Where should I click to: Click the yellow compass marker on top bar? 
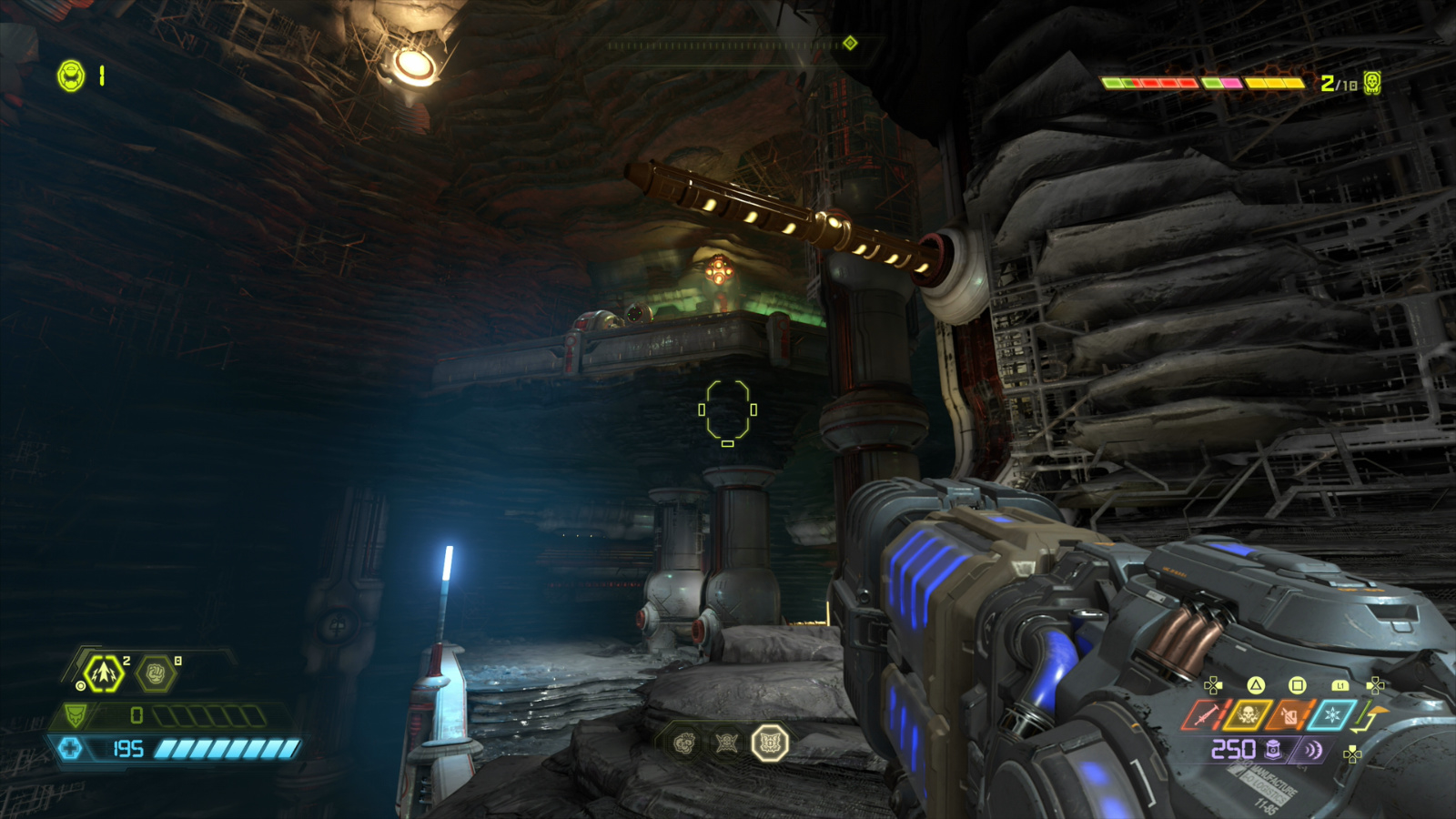[851, 41]
